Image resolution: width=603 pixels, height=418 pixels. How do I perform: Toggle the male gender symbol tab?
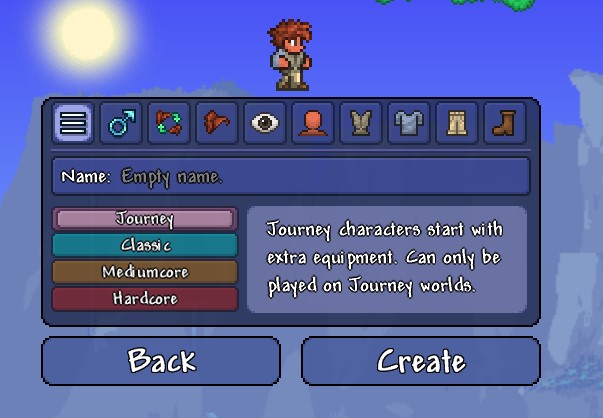tap(121, 123)
